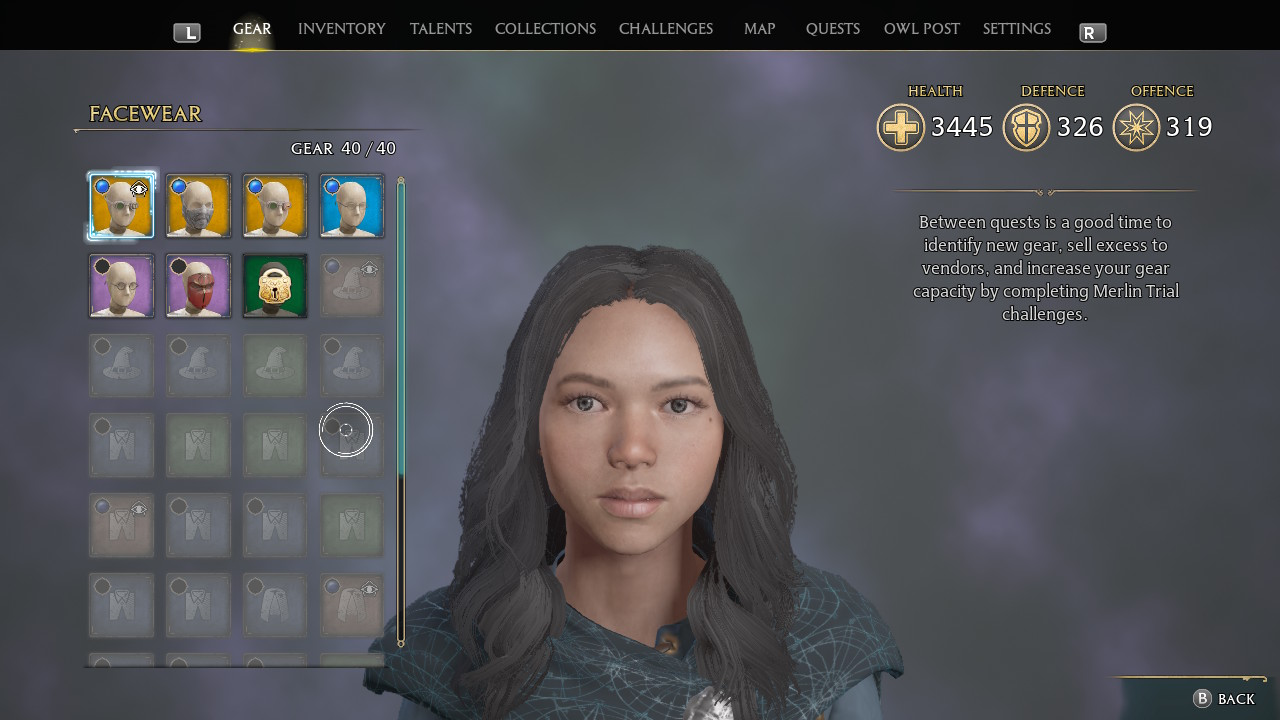1280x720 pixels.
Task: Switch to the Inventory tab
Action: coord(341,29)
